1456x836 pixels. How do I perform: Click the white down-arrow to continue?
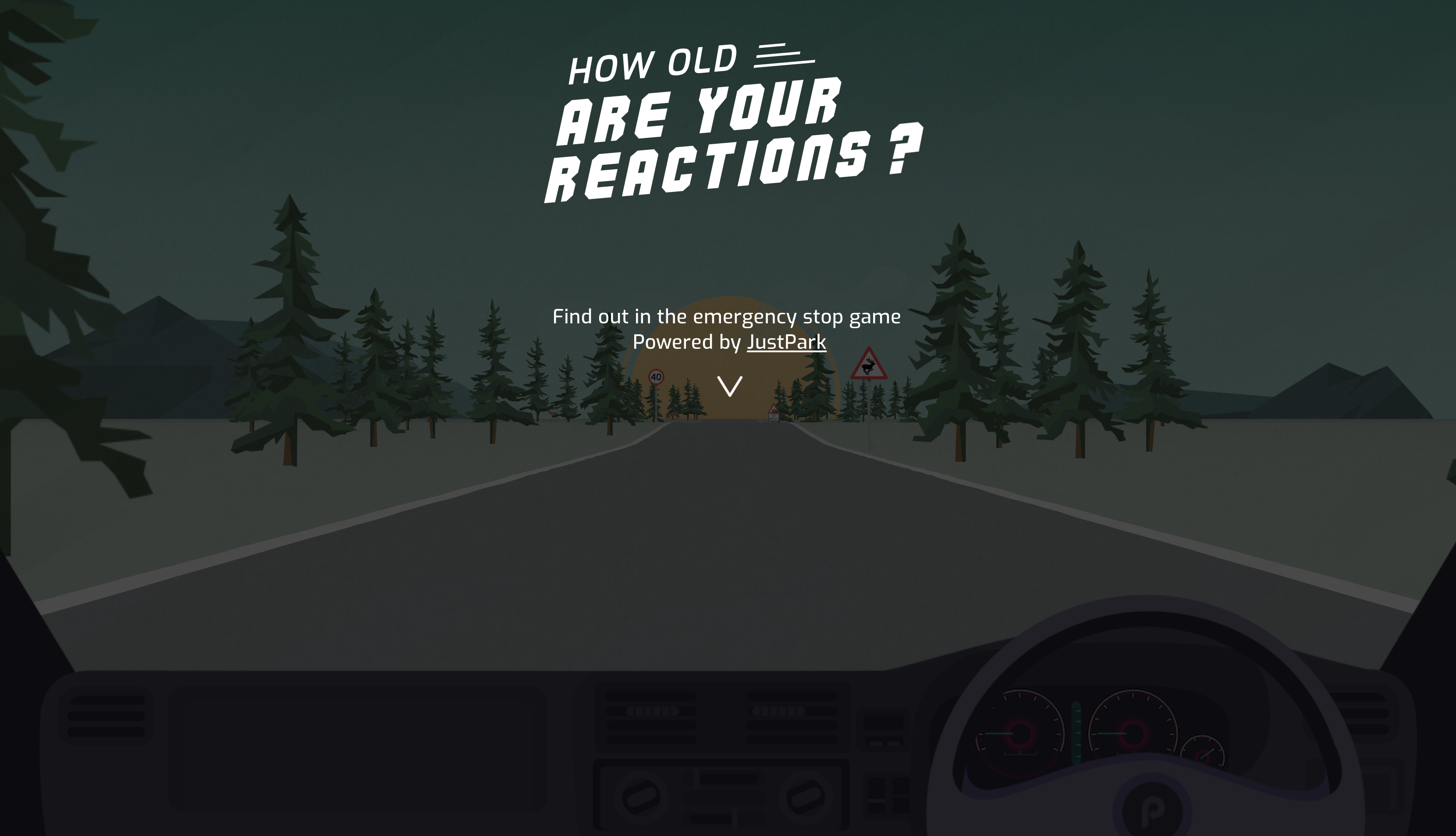[729, 386]
